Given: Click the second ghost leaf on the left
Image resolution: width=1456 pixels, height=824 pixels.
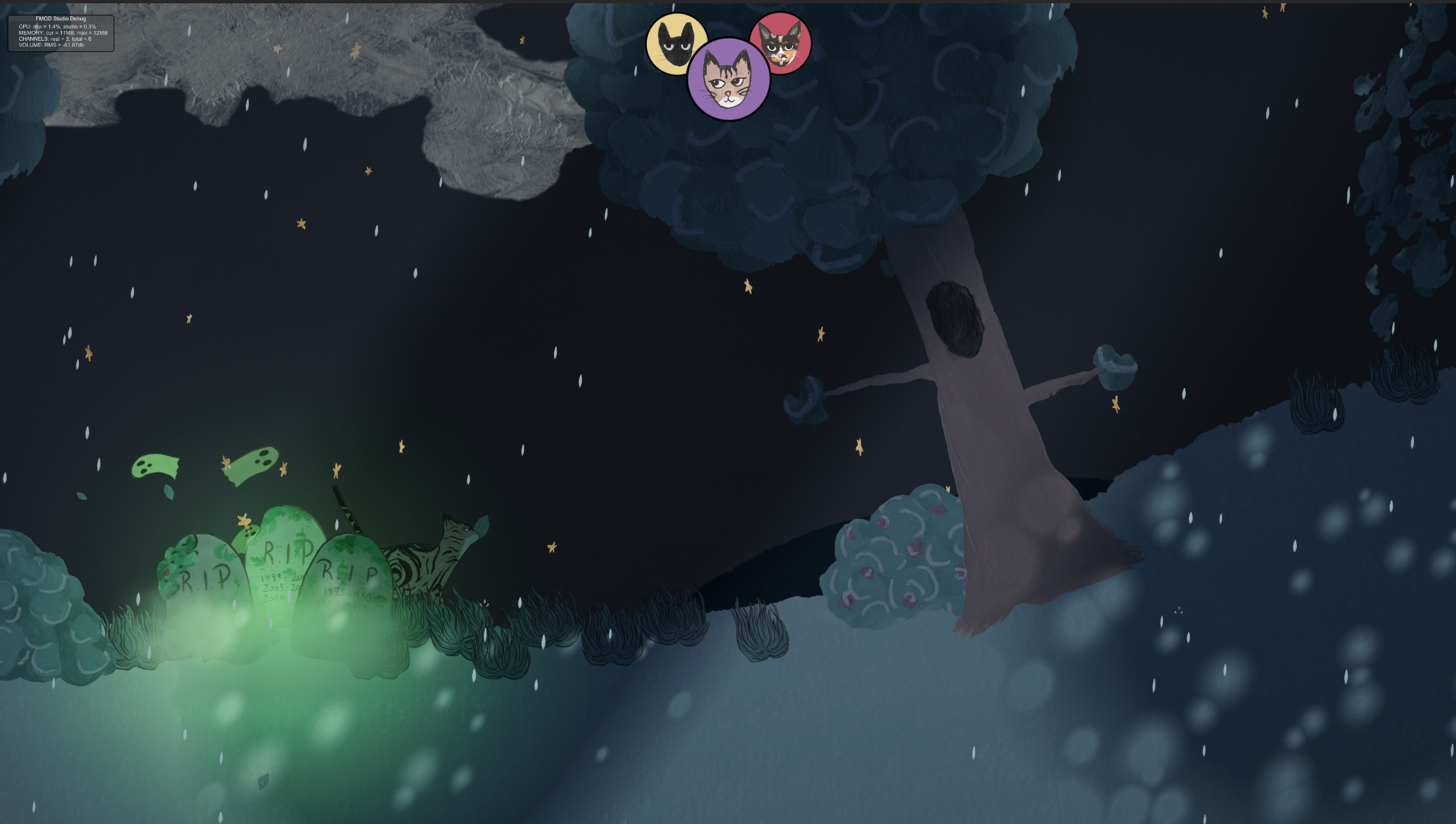Looking at the screenshot, I should pos(252,464).
